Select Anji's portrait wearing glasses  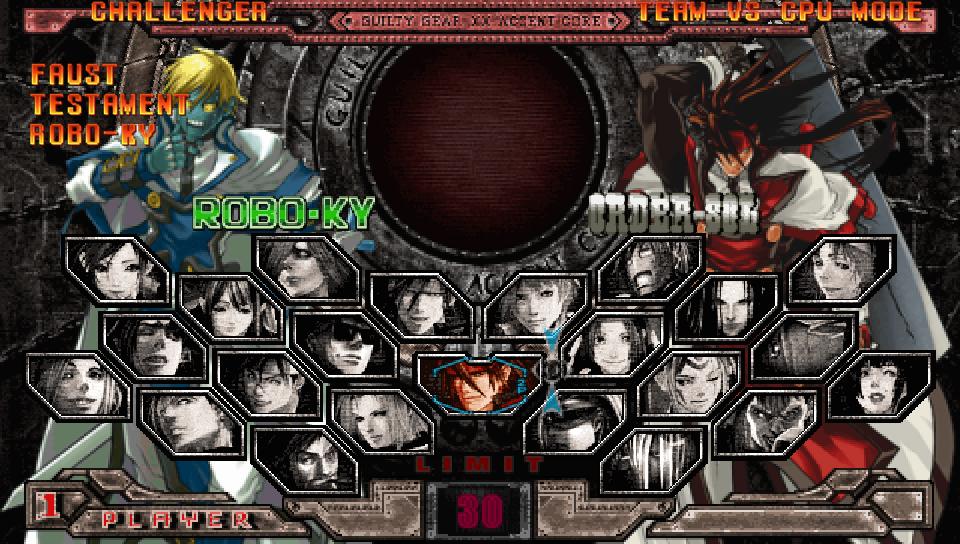coord(265,385)
